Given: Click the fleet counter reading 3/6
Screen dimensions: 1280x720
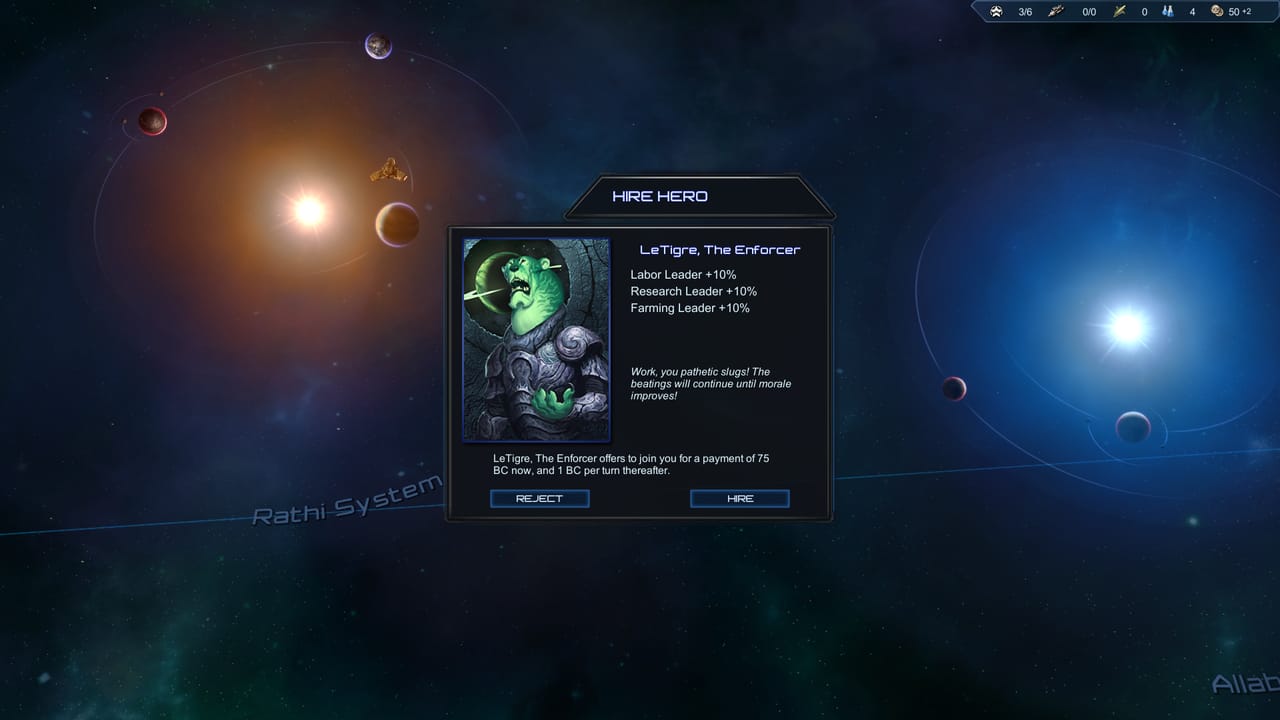Looking at the screenshot, I should pyautogui.click(x=1023, y=11).
